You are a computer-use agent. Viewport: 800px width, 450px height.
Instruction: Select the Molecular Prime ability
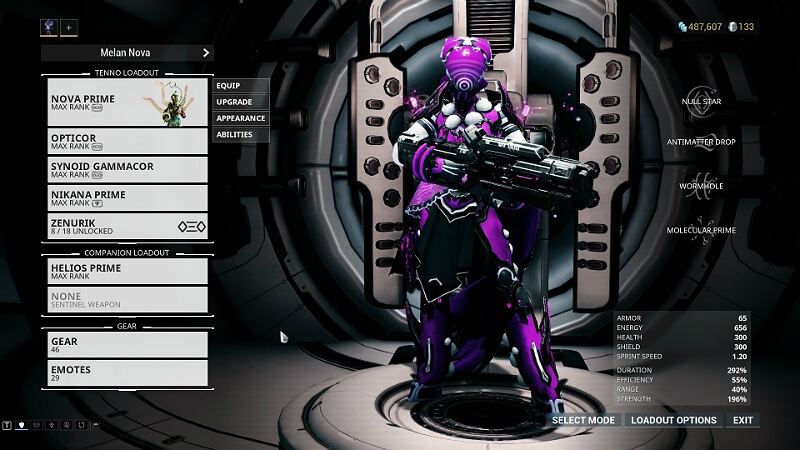(x=700, y=230)
